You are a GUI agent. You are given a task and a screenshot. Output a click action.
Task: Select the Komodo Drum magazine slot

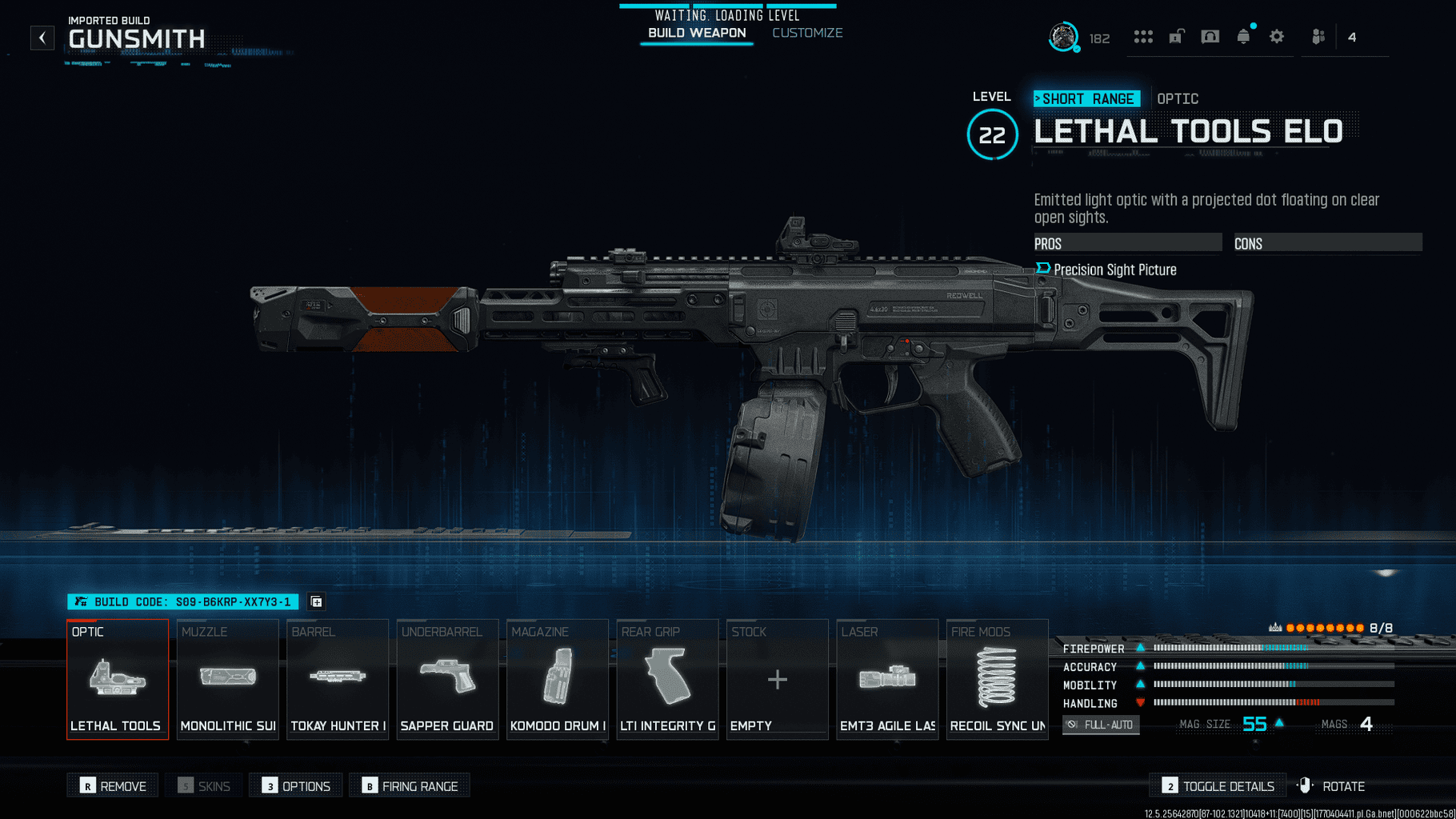click(558, 679)
